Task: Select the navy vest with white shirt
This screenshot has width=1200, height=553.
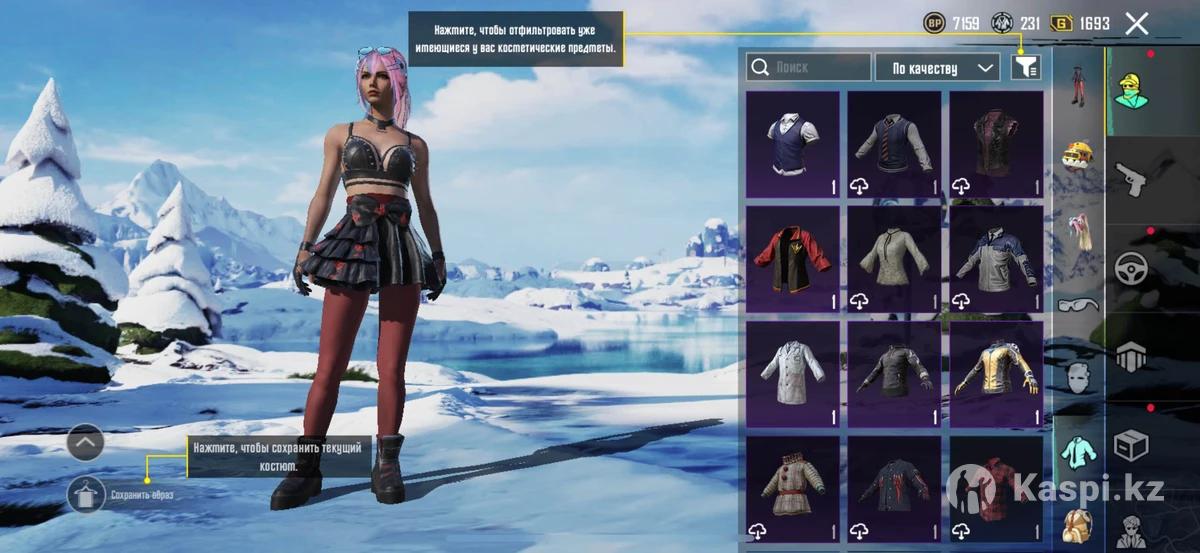Action: tap(793, 145)
